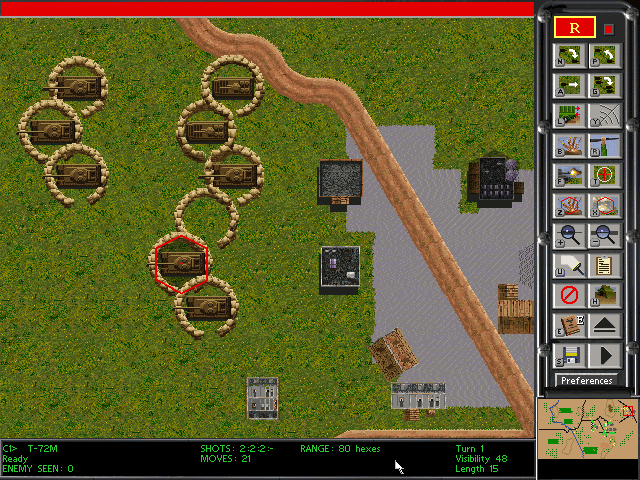End turn with the play arrow
This screenshot has height=480, width=640.
tap(603, 355)
